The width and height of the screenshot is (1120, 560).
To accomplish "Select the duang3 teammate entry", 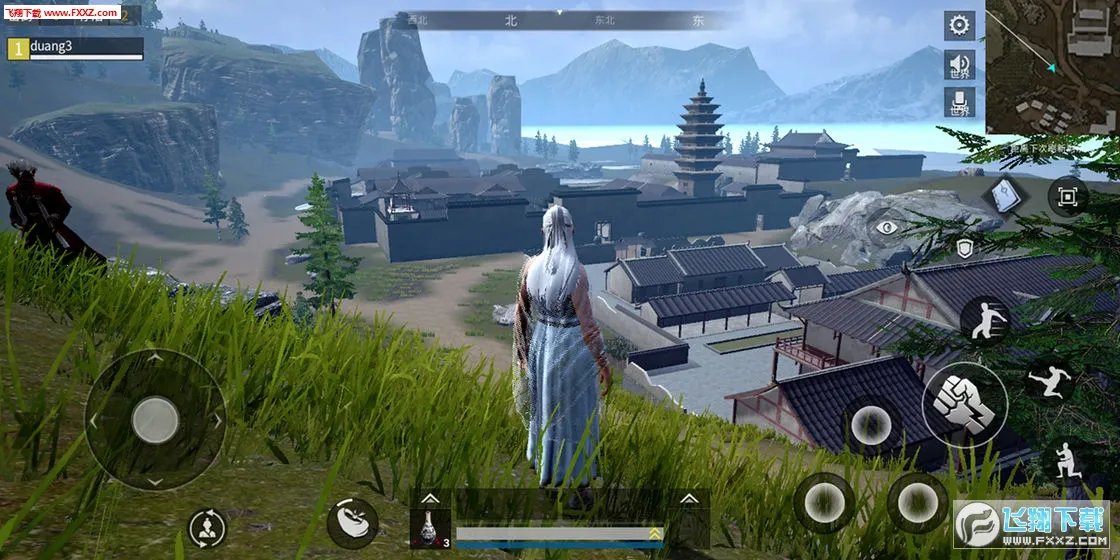I will click(x=75, y=47).
